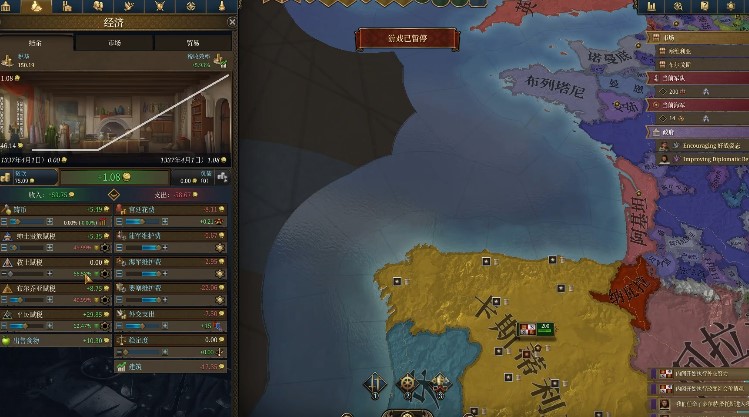The height and width of the screenshot is (417, 749).
Task: Click the gear map-mode button at the bottom
Action: click(408, 383)
